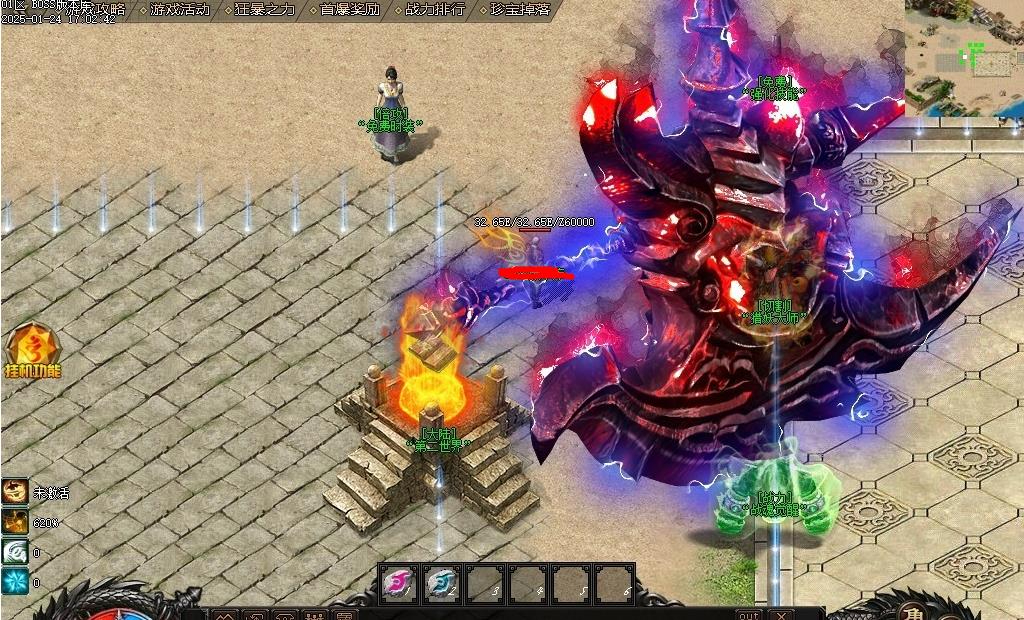Use the pink item in hotbar slot 1
This screenshot has width=1024, height=620.
pos(399,584)
